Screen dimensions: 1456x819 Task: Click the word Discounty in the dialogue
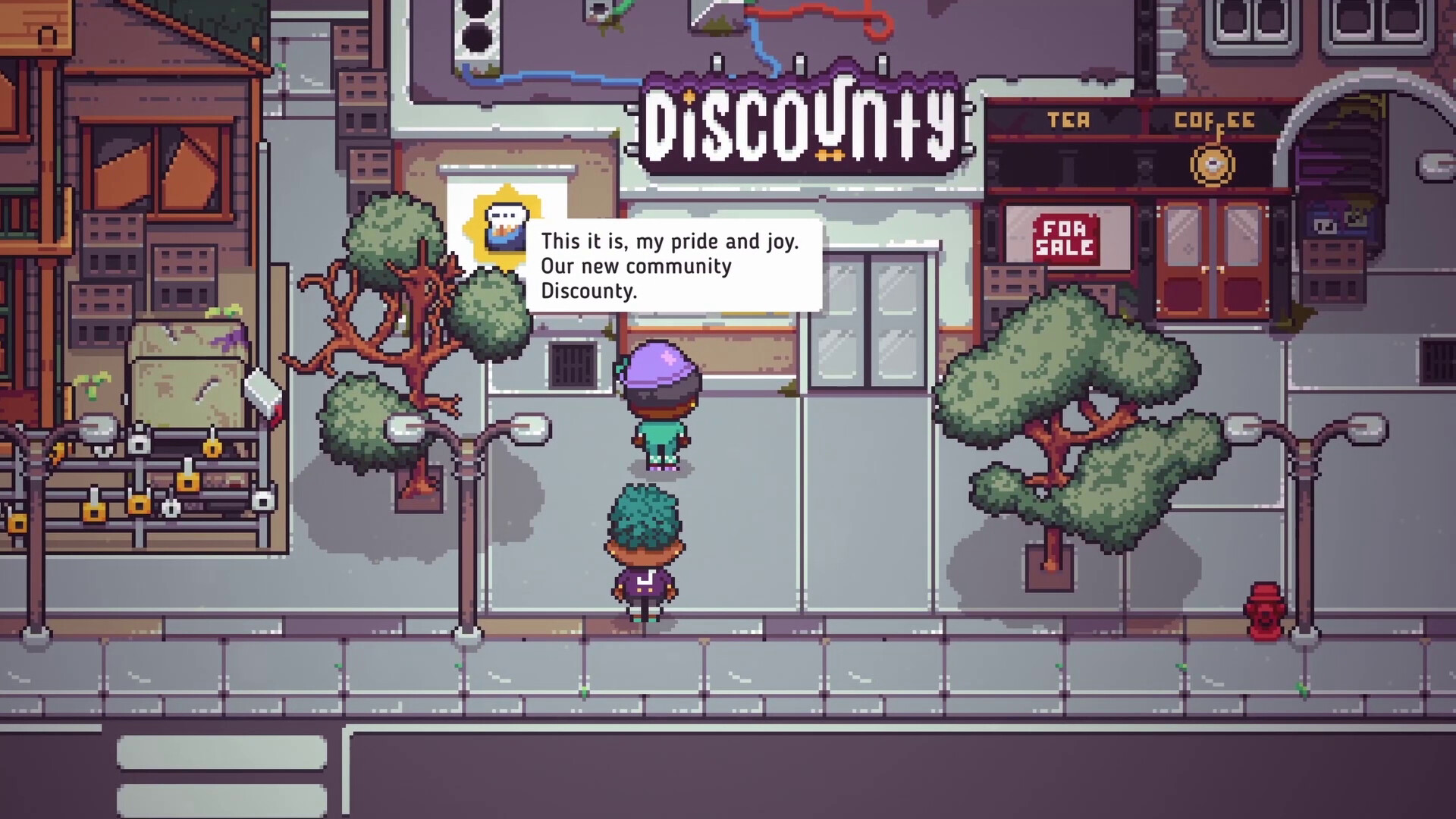[x=588, y=290]
